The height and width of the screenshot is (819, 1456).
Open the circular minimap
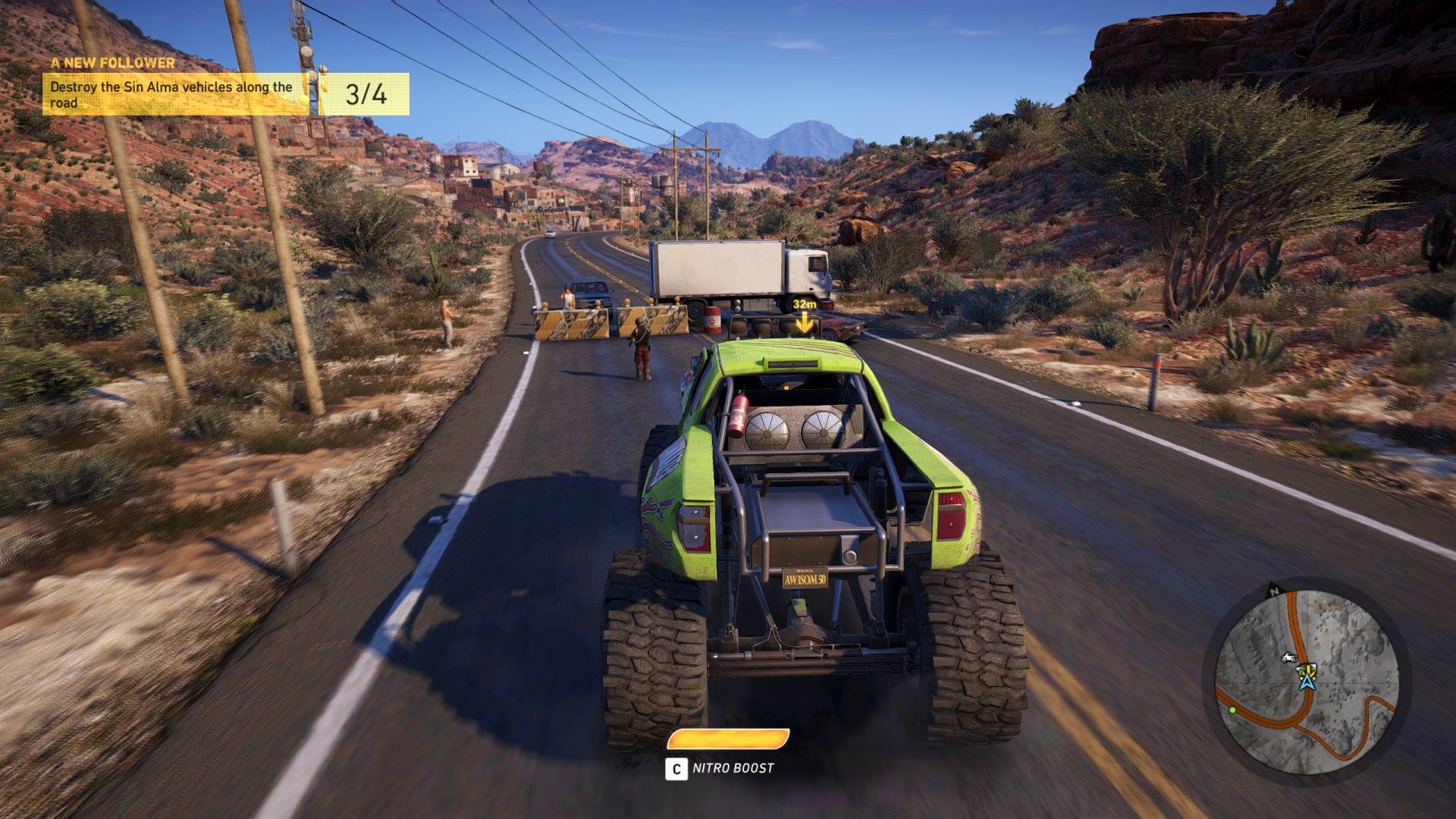click(1306, 681)
